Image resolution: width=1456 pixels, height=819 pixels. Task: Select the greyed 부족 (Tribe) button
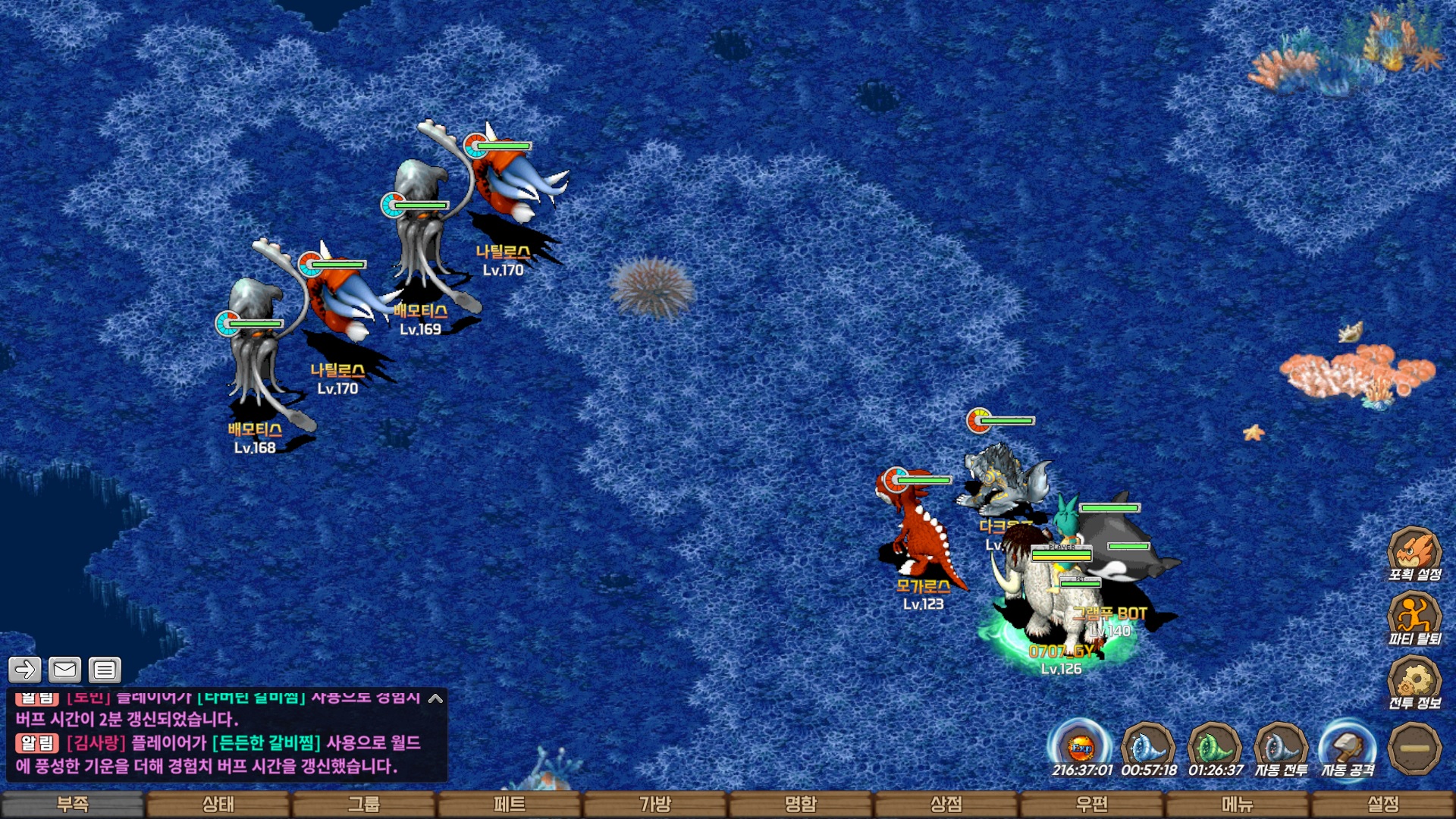click(x=73, y=804)
